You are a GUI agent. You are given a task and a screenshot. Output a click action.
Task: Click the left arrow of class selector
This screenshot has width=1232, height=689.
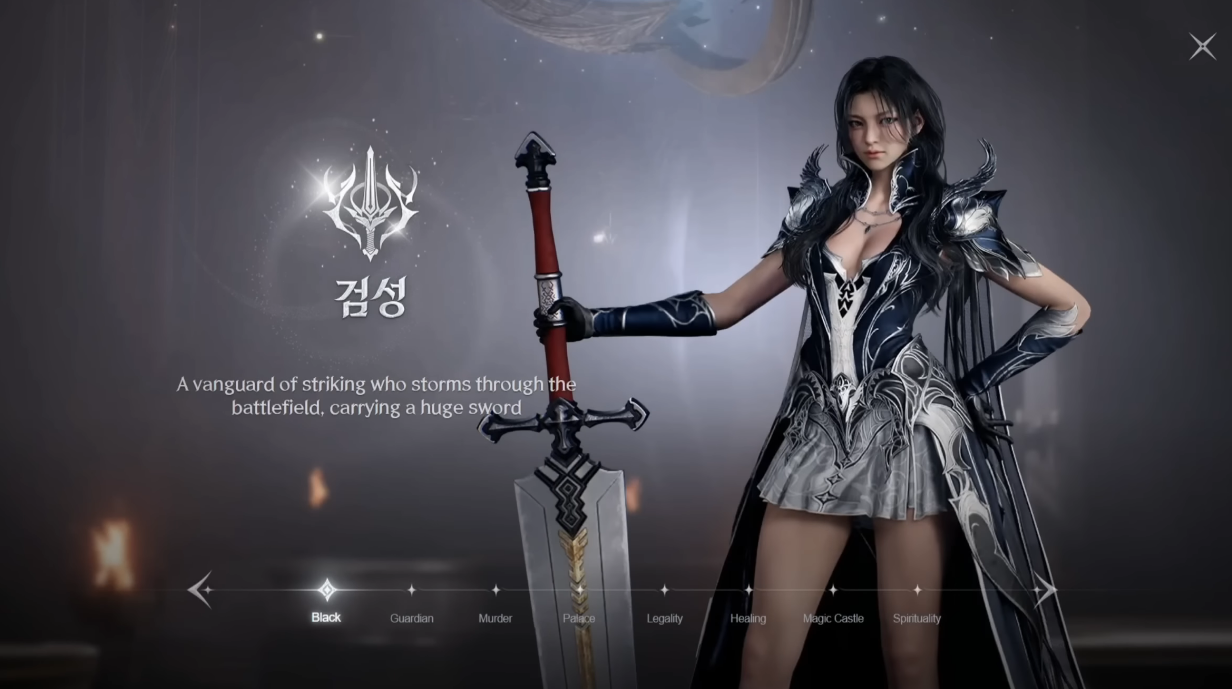(200, 590)
